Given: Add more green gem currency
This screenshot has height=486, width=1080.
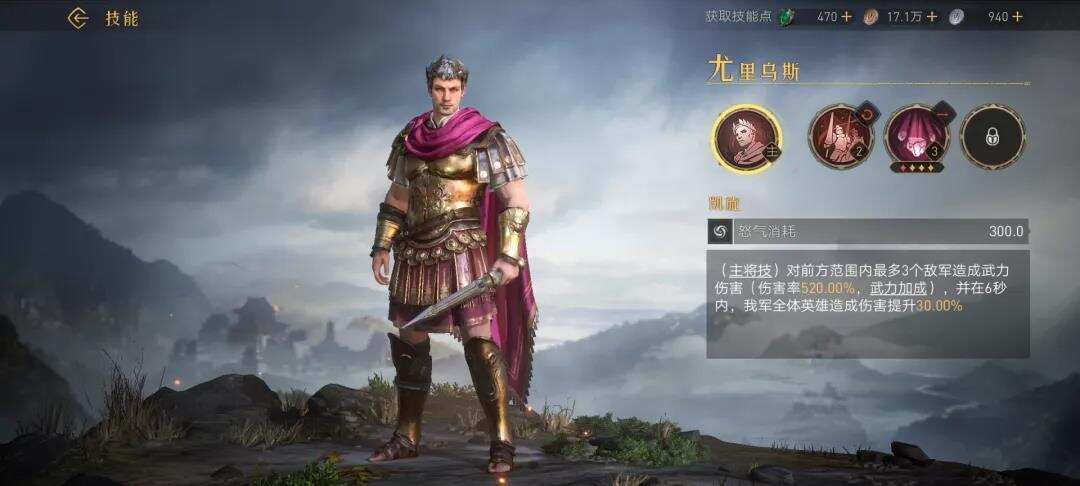Looking at the screenshot, I should [x=846, y=16].
